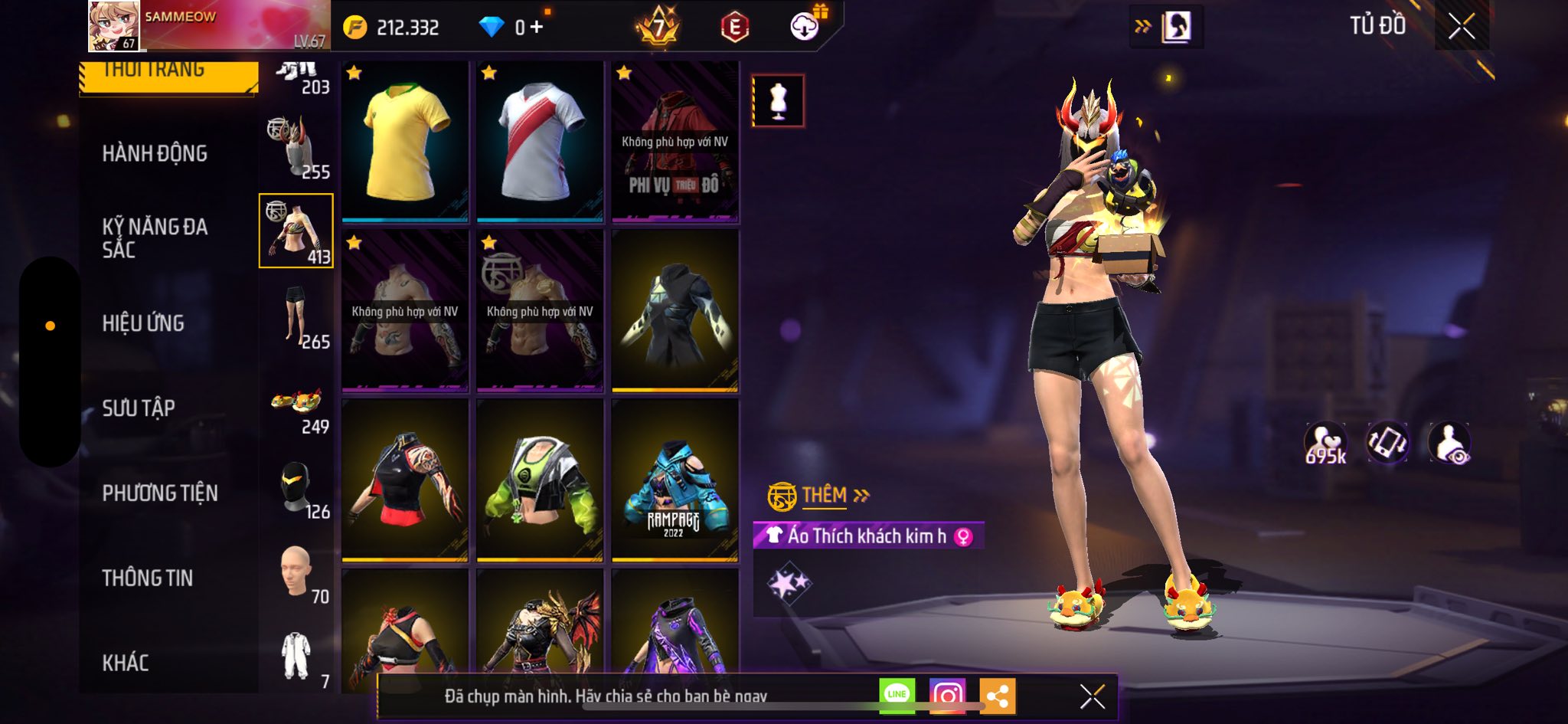Select the THÔNG TIN menu entry
Image resolution: width=1568 pixels, height=724 pixels.
[x=148, y=578]
